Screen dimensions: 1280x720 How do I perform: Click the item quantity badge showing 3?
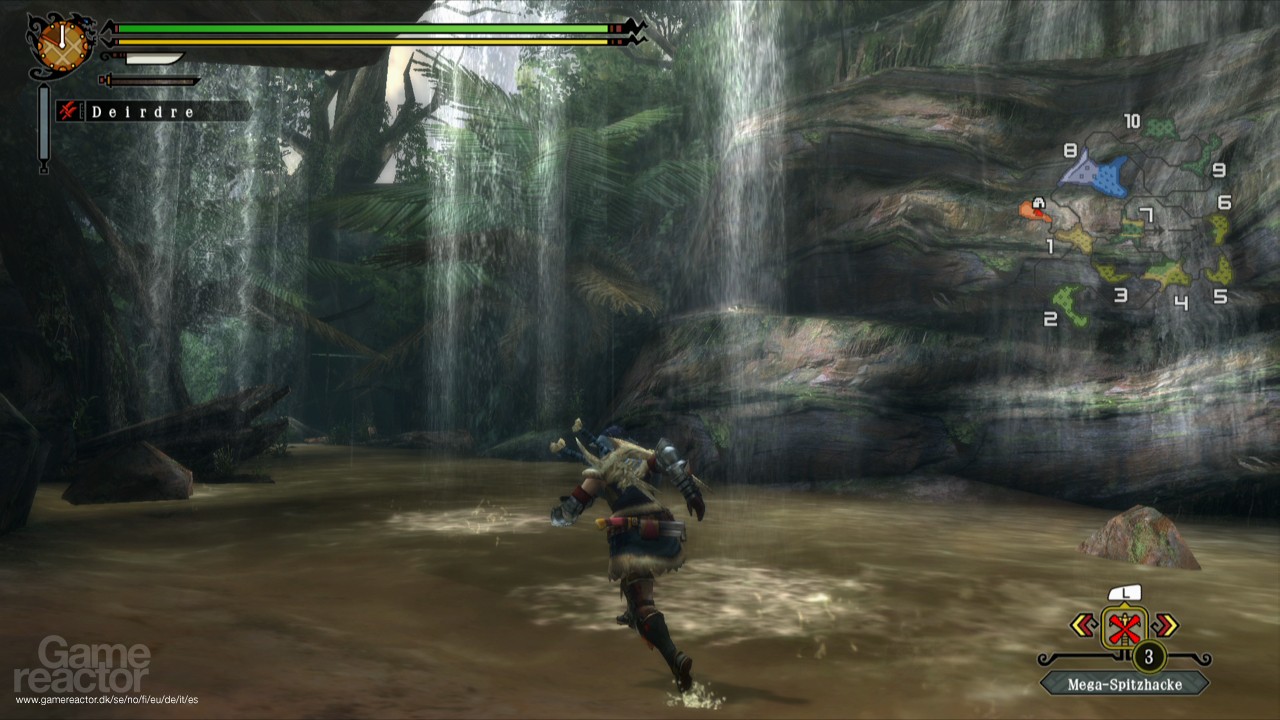click(1147, 658)
